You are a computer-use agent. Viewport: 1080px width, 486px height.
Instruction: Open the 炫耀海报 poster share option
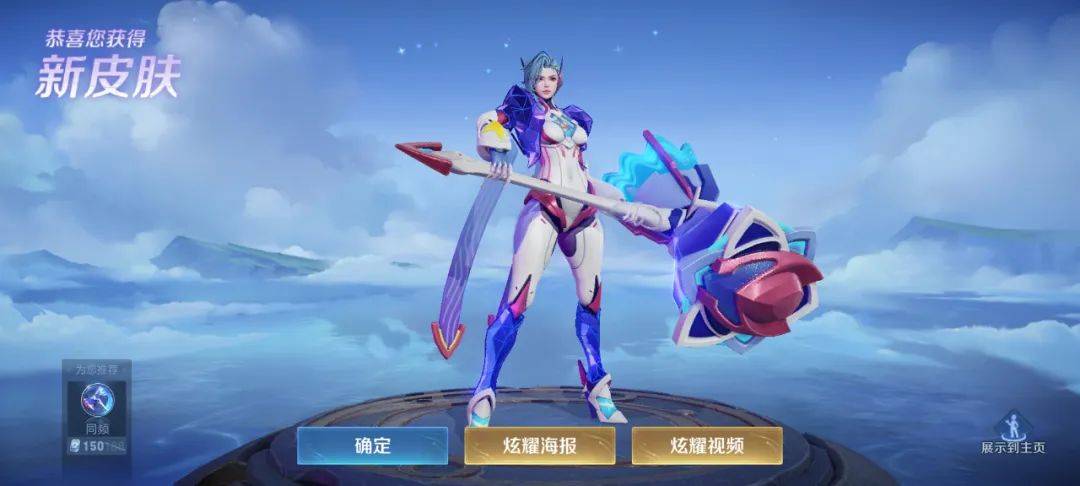(539, 446)
